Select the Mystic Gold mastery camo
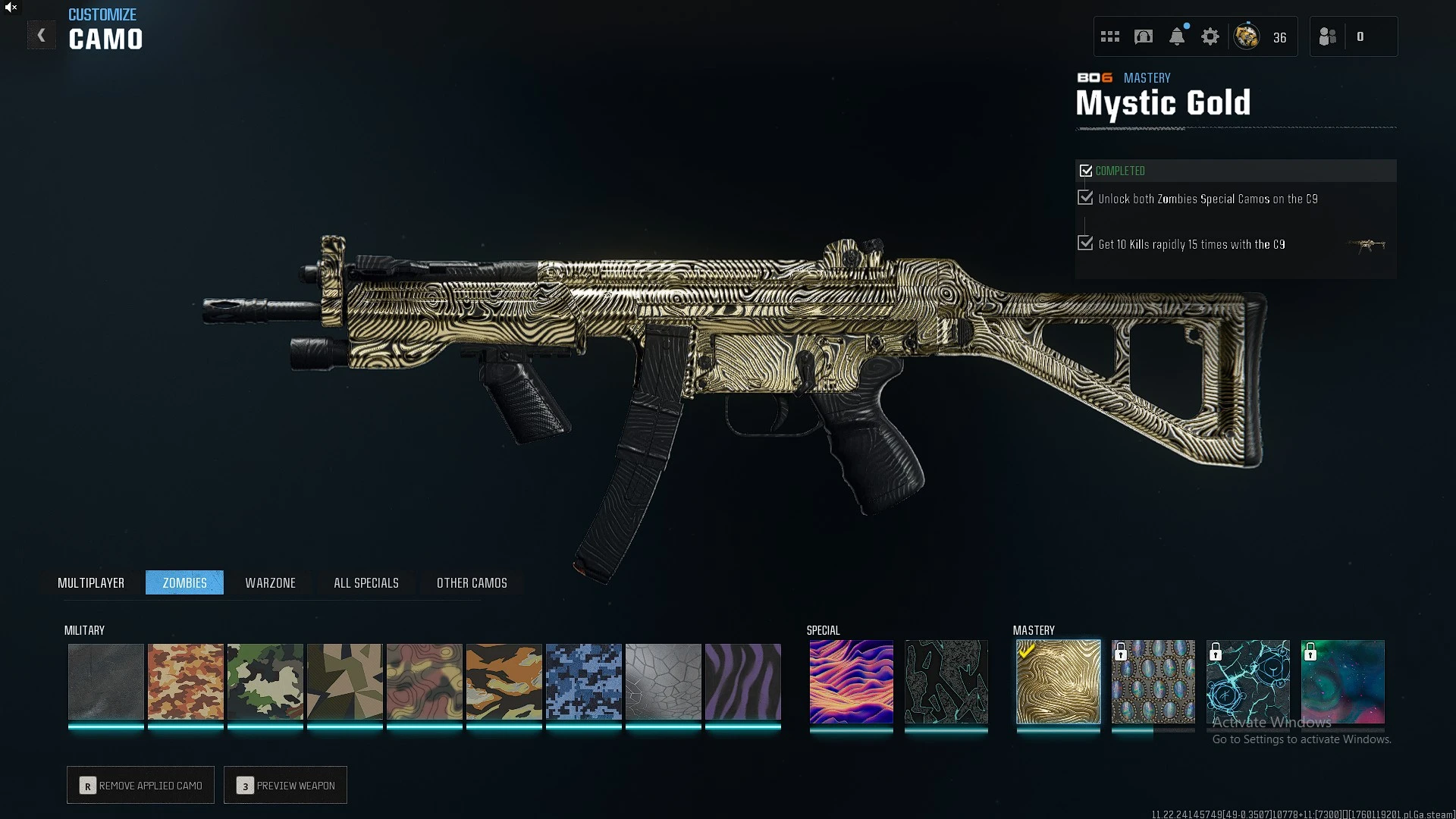The height and width of the screenshot is (819, 1456). [x=1058, y=681]
